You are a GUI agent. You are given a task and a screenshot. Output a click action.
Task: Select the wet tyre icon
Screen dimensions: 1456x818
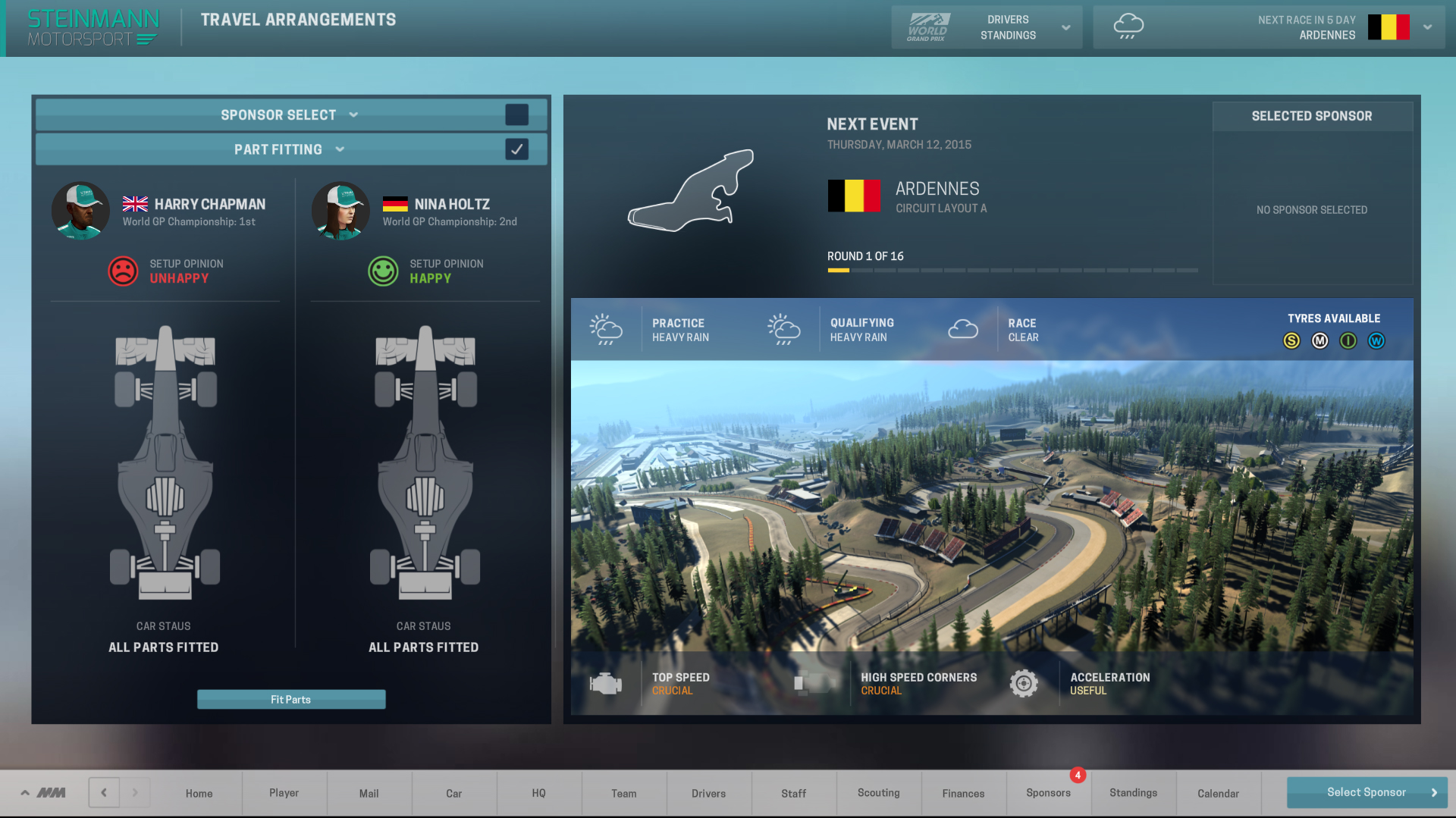(1377, 341)
